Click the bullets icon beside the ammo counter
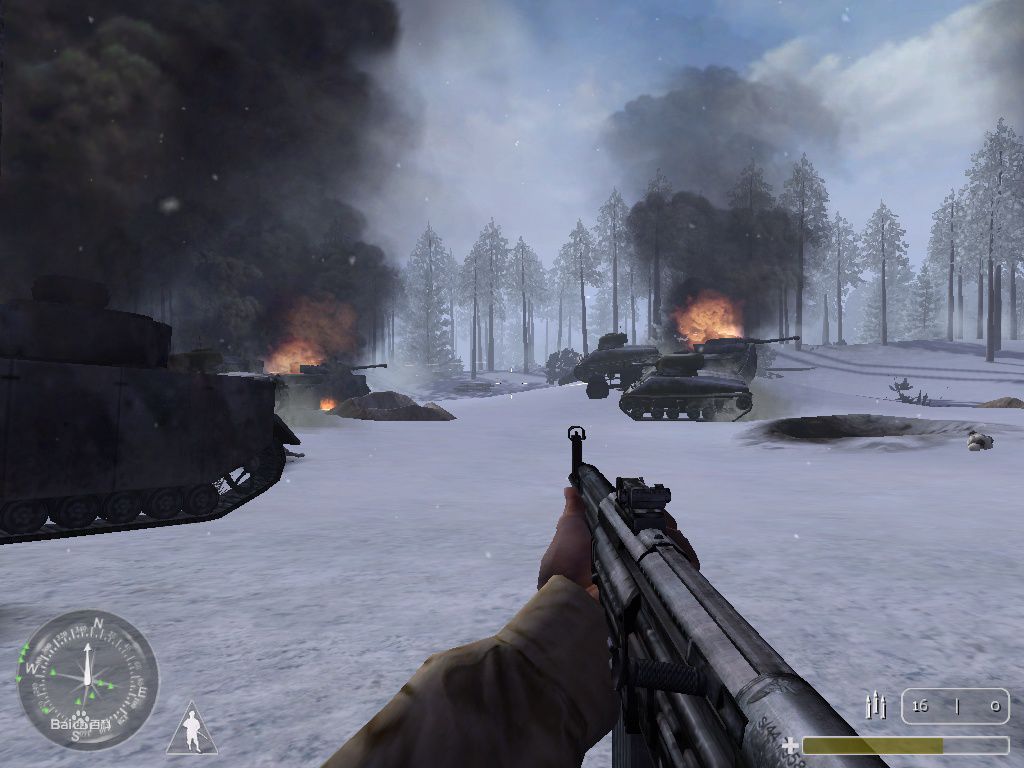This screenshot has width=1024, height=768. (876, 706)
